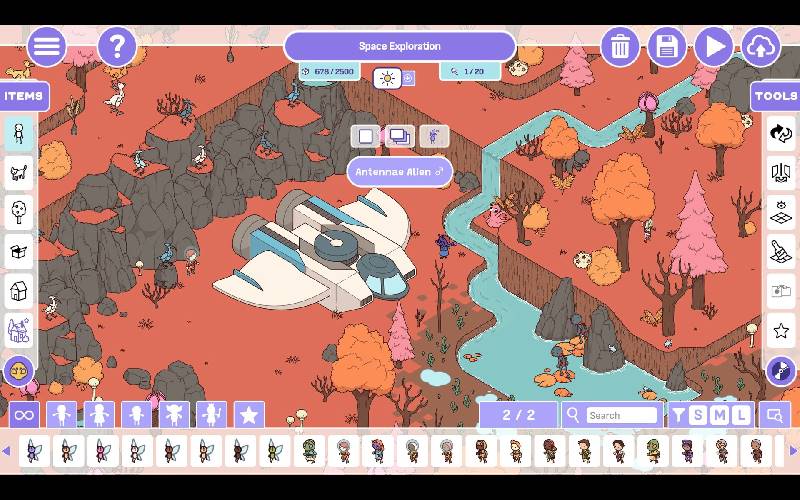The image size is (800, 500).
Task: Save with the floppy disk button
Action: (667, 47)
